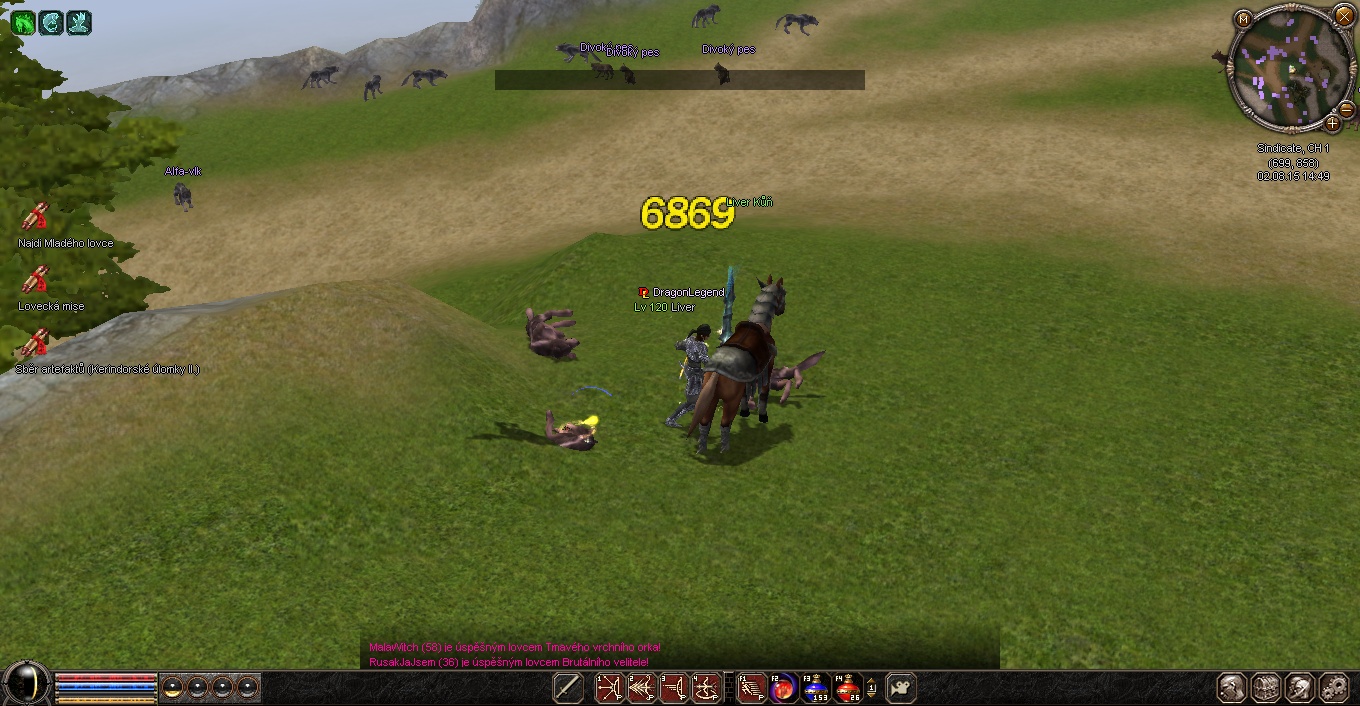Viewport: 1360px width, 706px height.
Task: Open the large map with the M button
Action: (1243, 19)
